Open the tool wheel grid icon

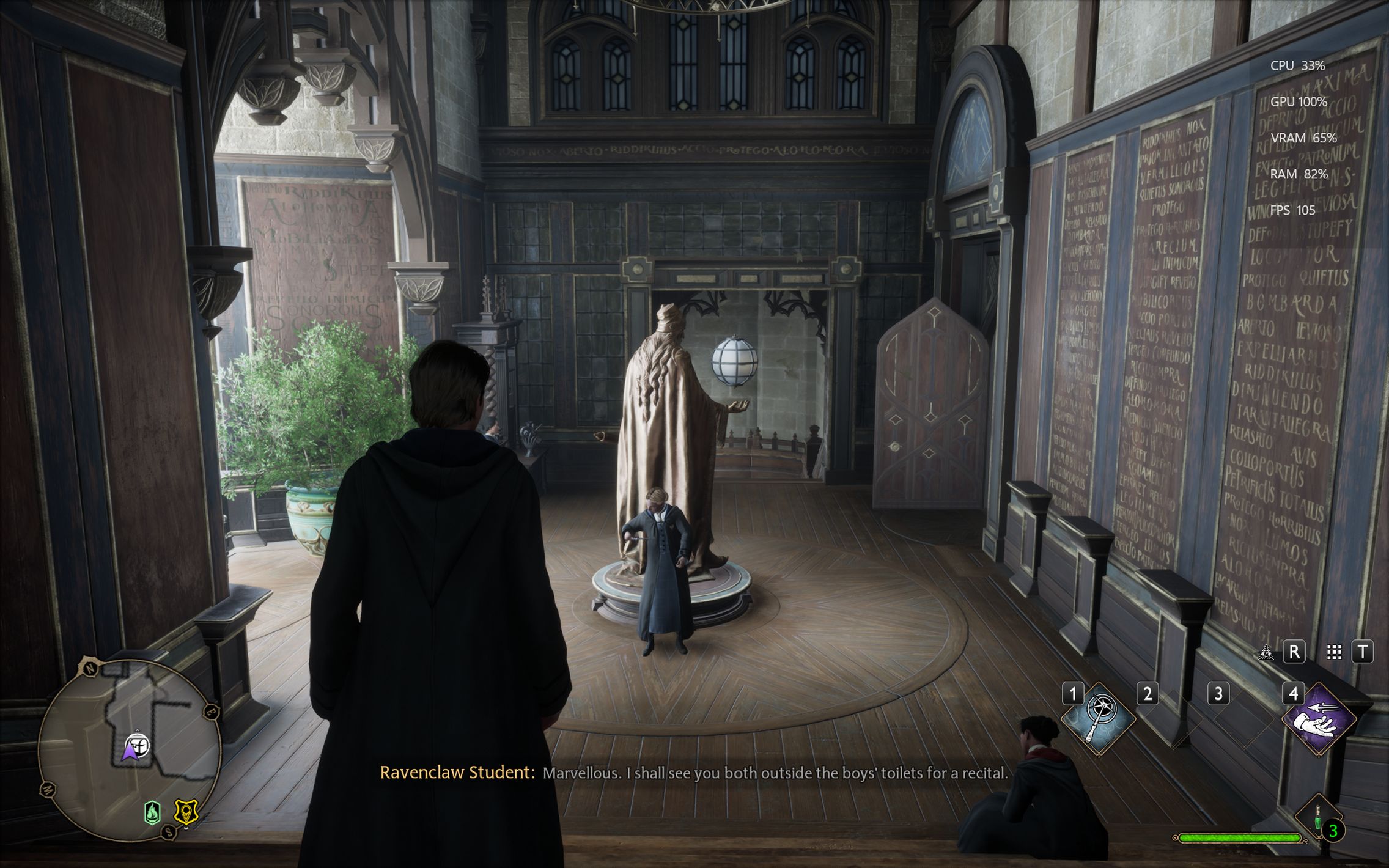tap(1334, 653)
